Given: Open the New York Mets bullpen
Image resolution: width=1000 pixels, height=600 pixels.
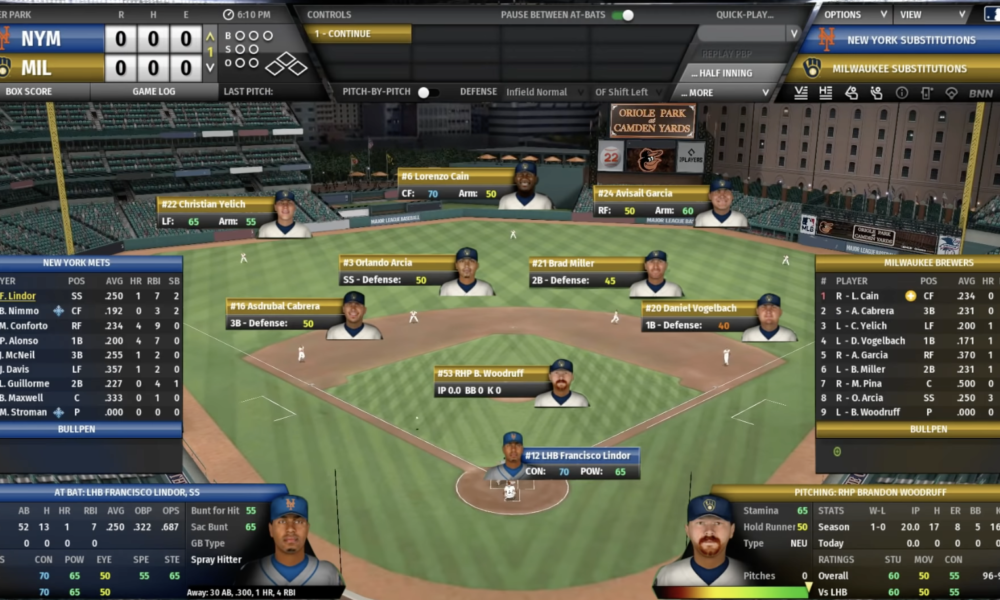Looking at the screenshot, I should [90, 429].
